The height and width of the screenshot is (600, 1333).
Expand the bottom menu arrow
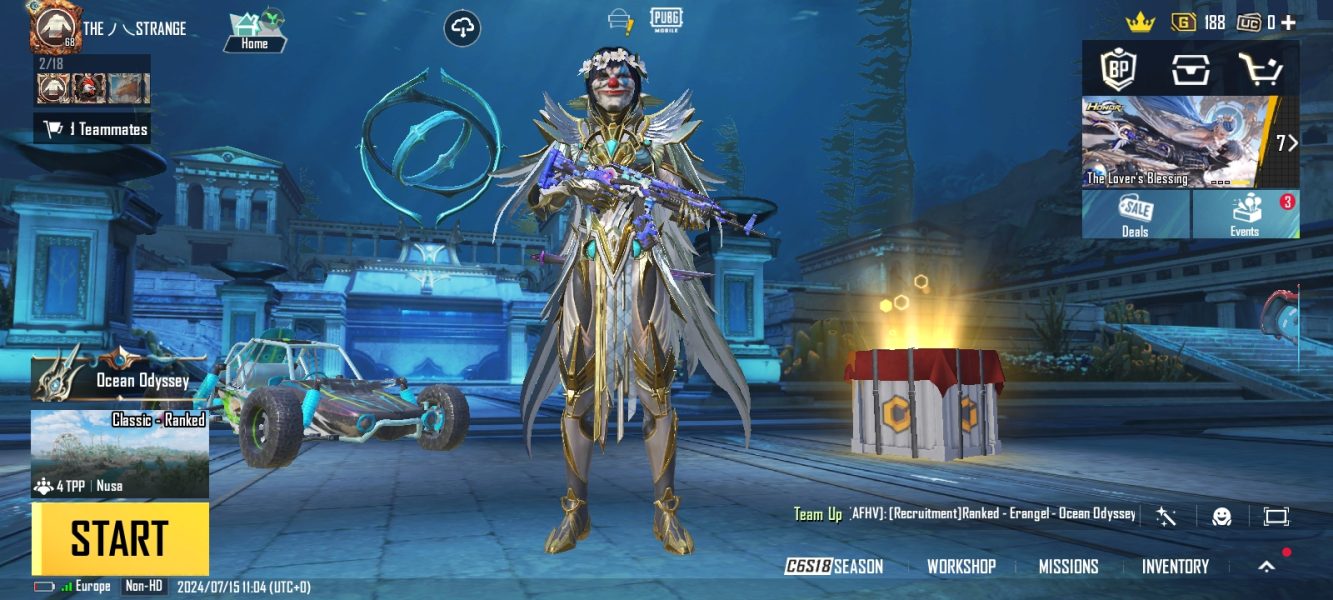(x=1267, y=567)
